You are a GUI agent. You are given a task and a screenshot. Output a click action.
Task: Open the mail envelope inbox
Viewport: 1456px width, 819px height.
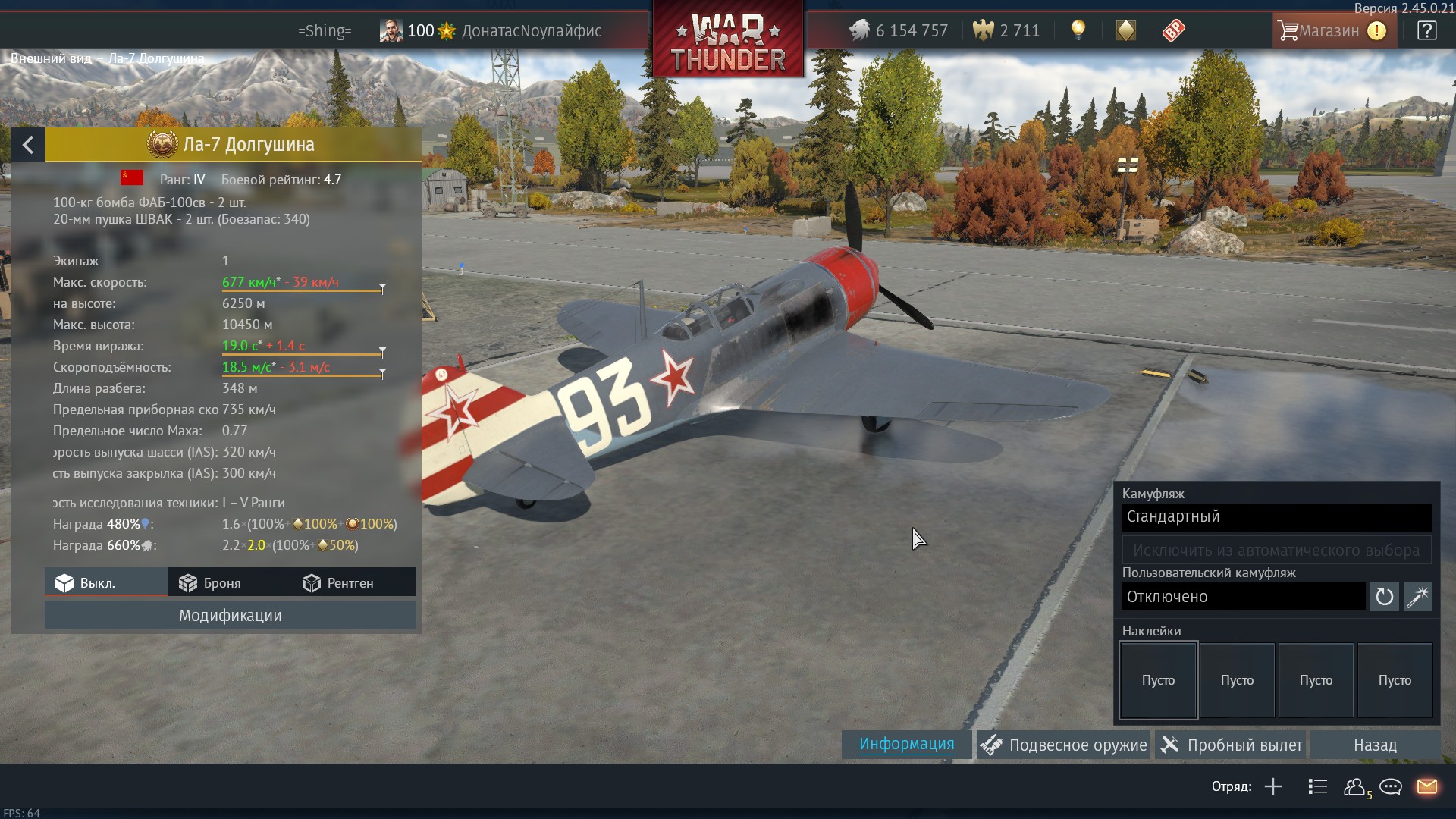pyautogui.click(x=1426, y=787)
